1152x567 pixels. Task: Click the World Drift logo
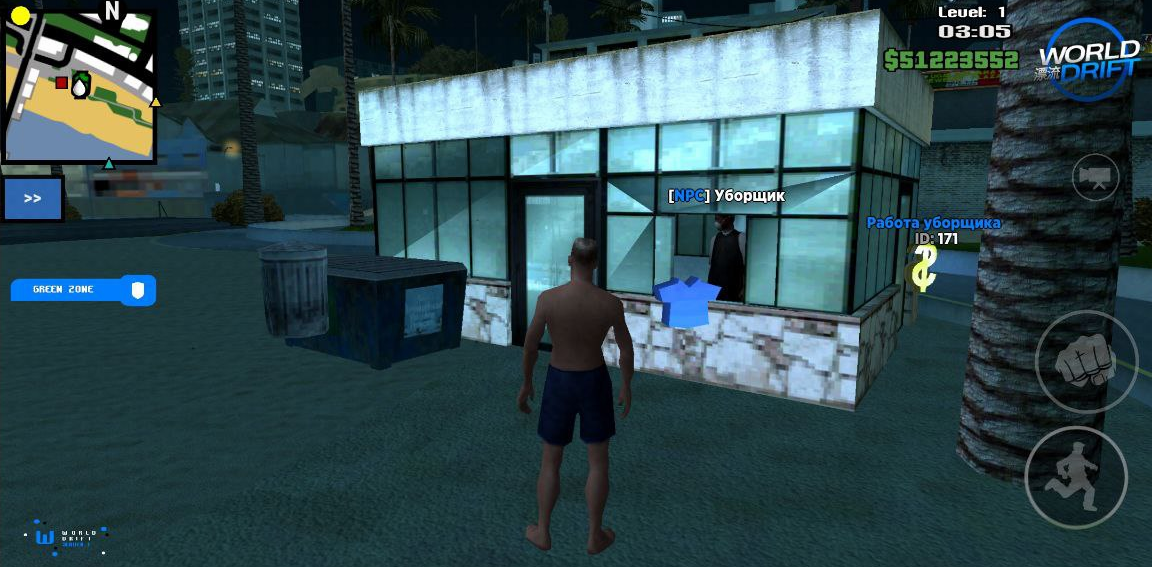pyautogui.click(x=1088, y=59)
